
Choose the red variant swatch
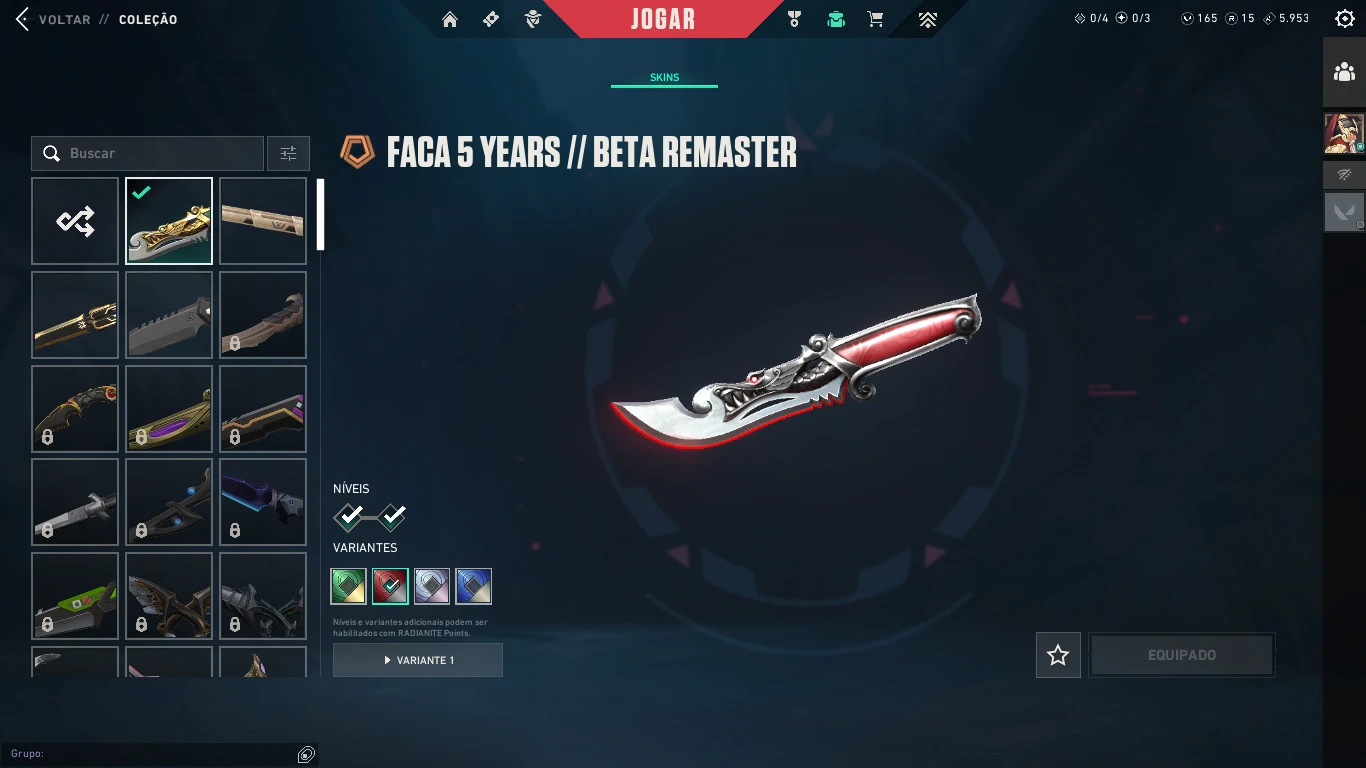(390, 586)
